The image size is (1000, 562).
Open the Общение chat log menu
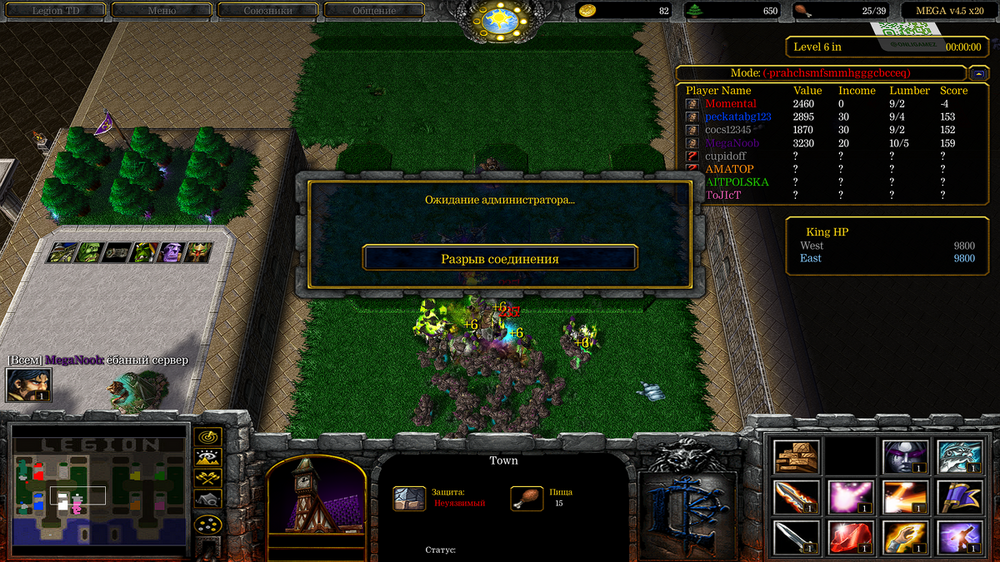(373, 11)
